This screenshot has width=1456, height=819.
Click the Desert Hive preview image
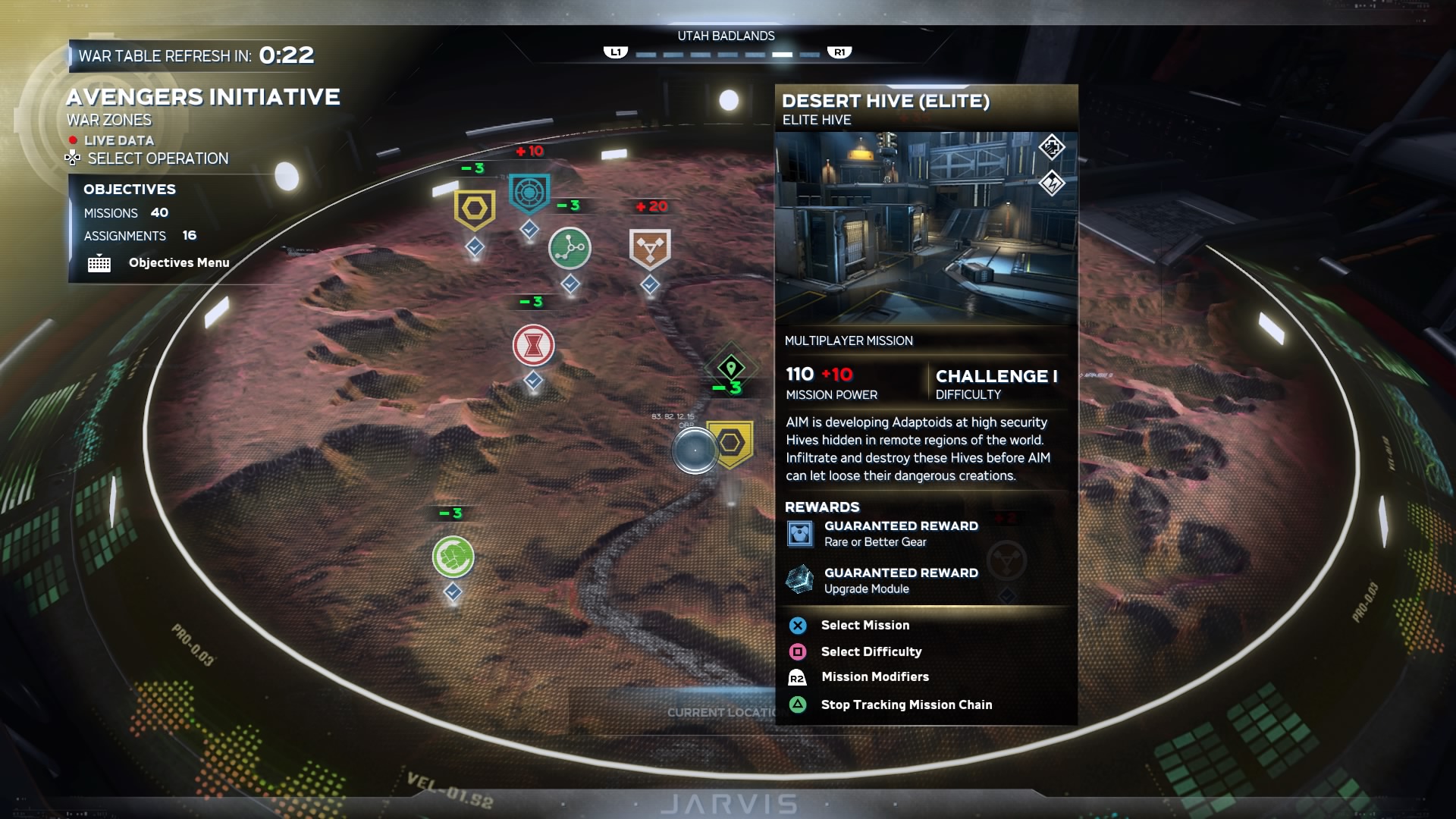pyautogui.click(x=925, y=227)
